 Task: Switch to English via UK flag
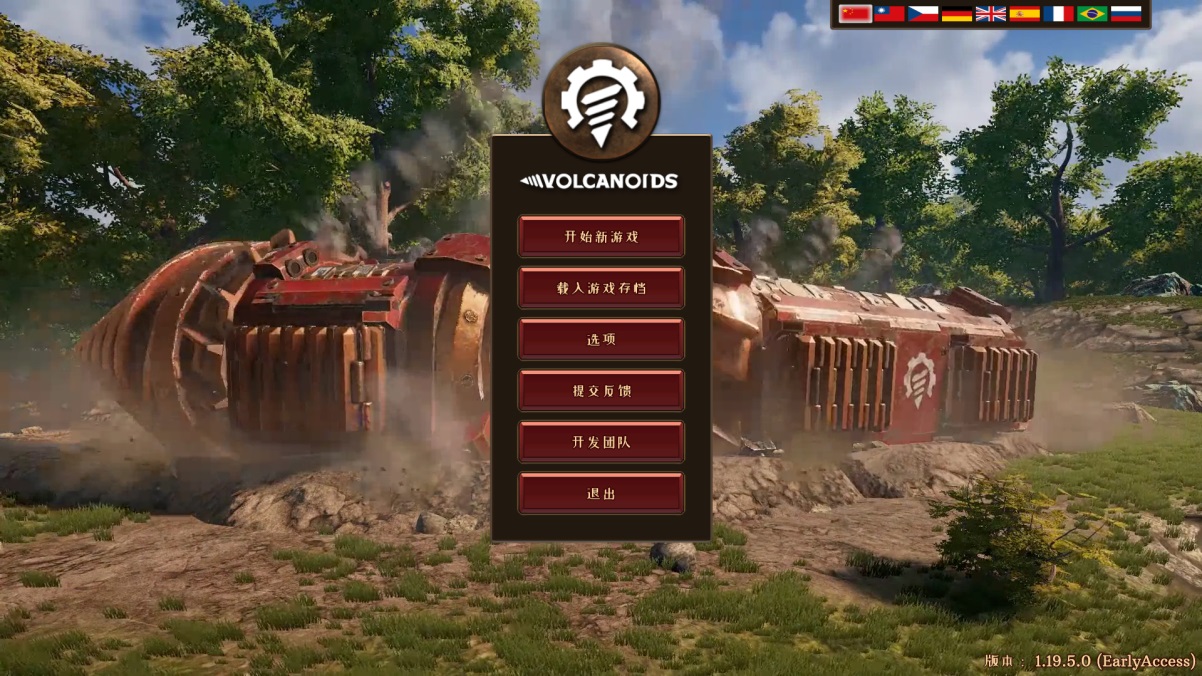(x=991, y=14)
